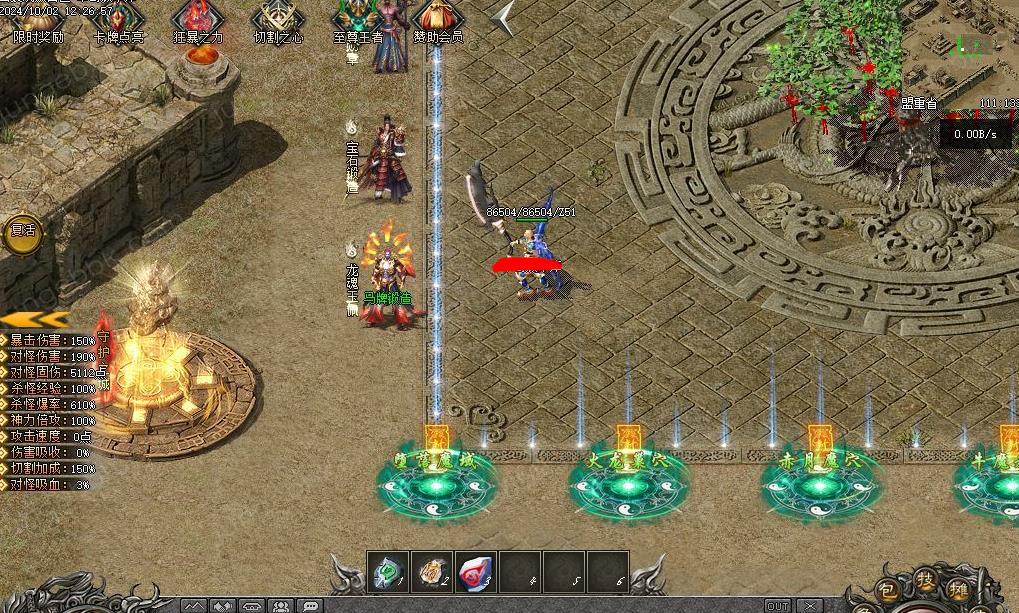Use the orange item in hotbar slot 2

tap(431, 571)
